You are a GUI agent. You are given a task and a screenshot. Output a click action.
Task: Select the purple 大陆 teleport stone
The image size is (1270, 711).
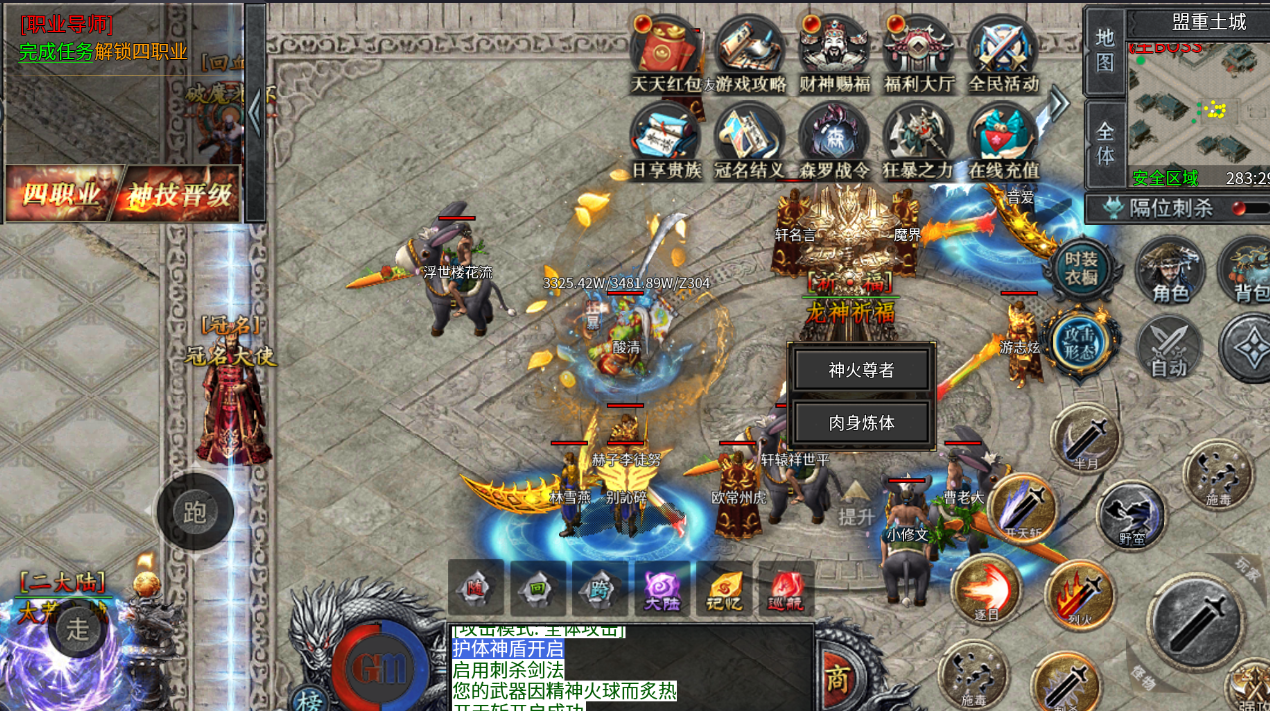[x=662, y=588]
